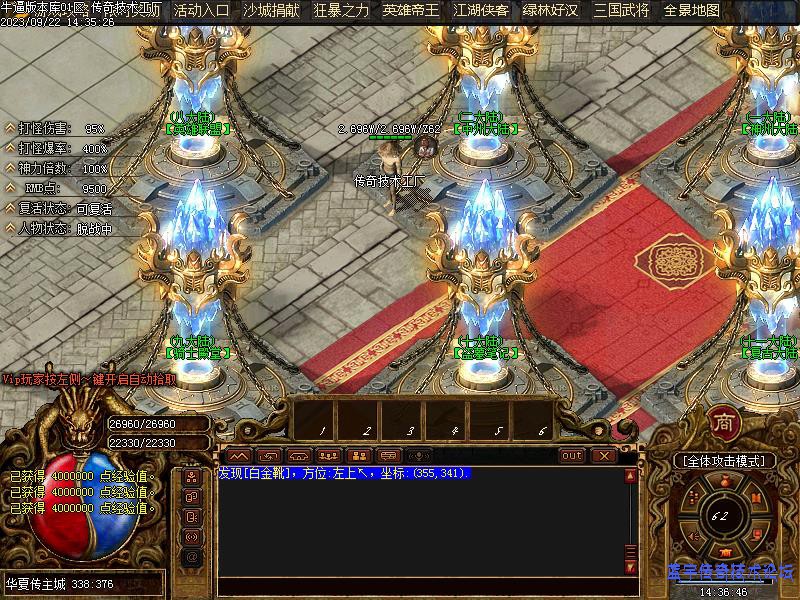Open the 沙城捐献 donation menu
800x600 pixels.
[271, 11]
